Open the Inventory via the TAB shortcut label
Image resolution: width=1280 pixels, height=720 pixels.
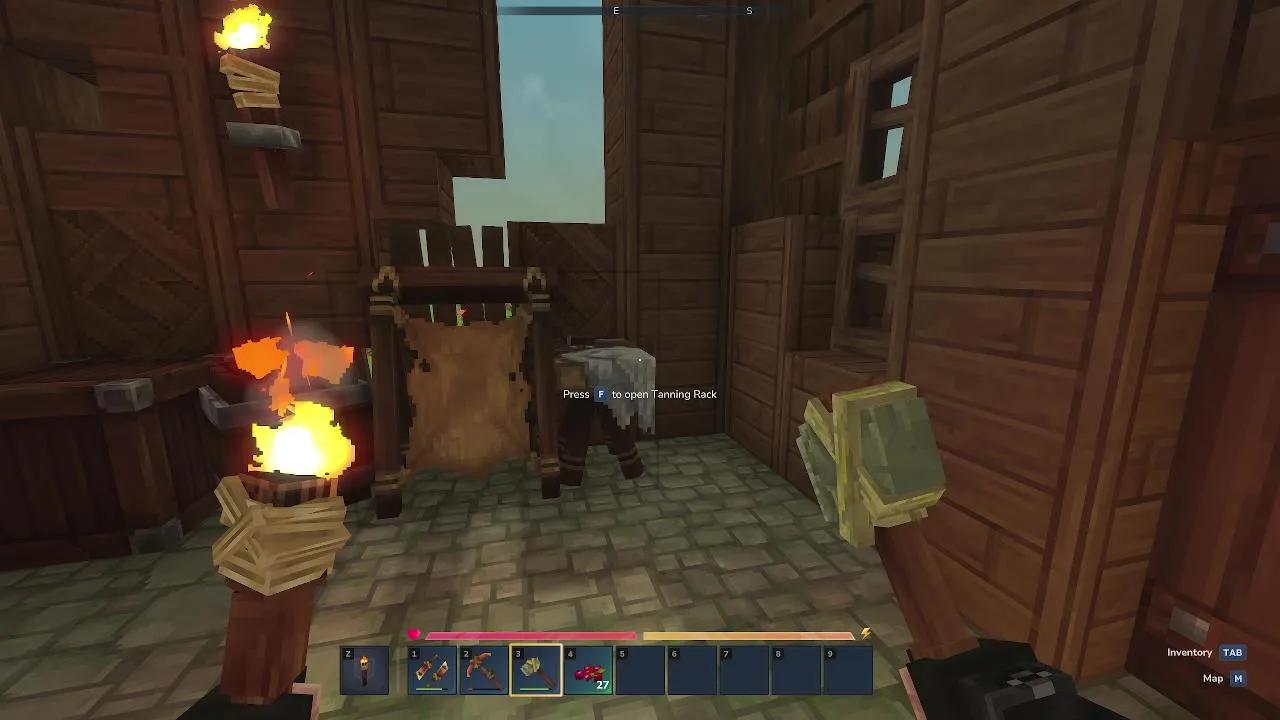(1232, 652)
